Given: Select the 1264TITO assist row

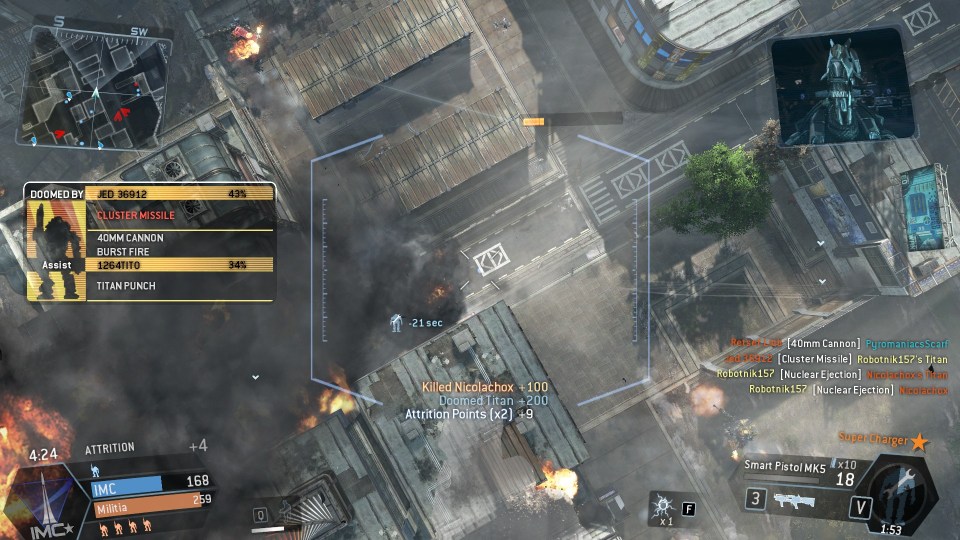Looking at the screenshot, I should (183, 265).
